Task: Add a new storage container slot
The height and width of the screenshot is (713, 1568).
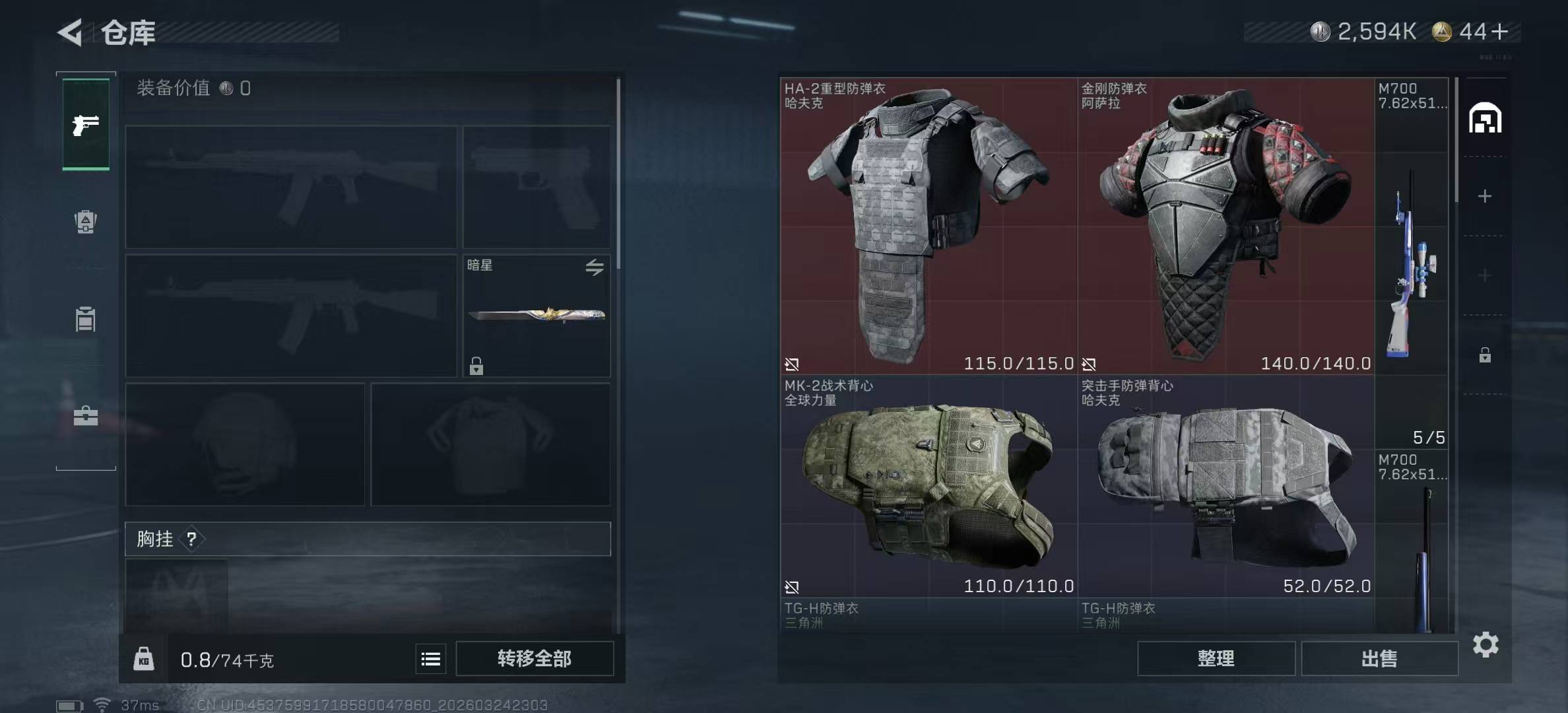Action: 1485,196
